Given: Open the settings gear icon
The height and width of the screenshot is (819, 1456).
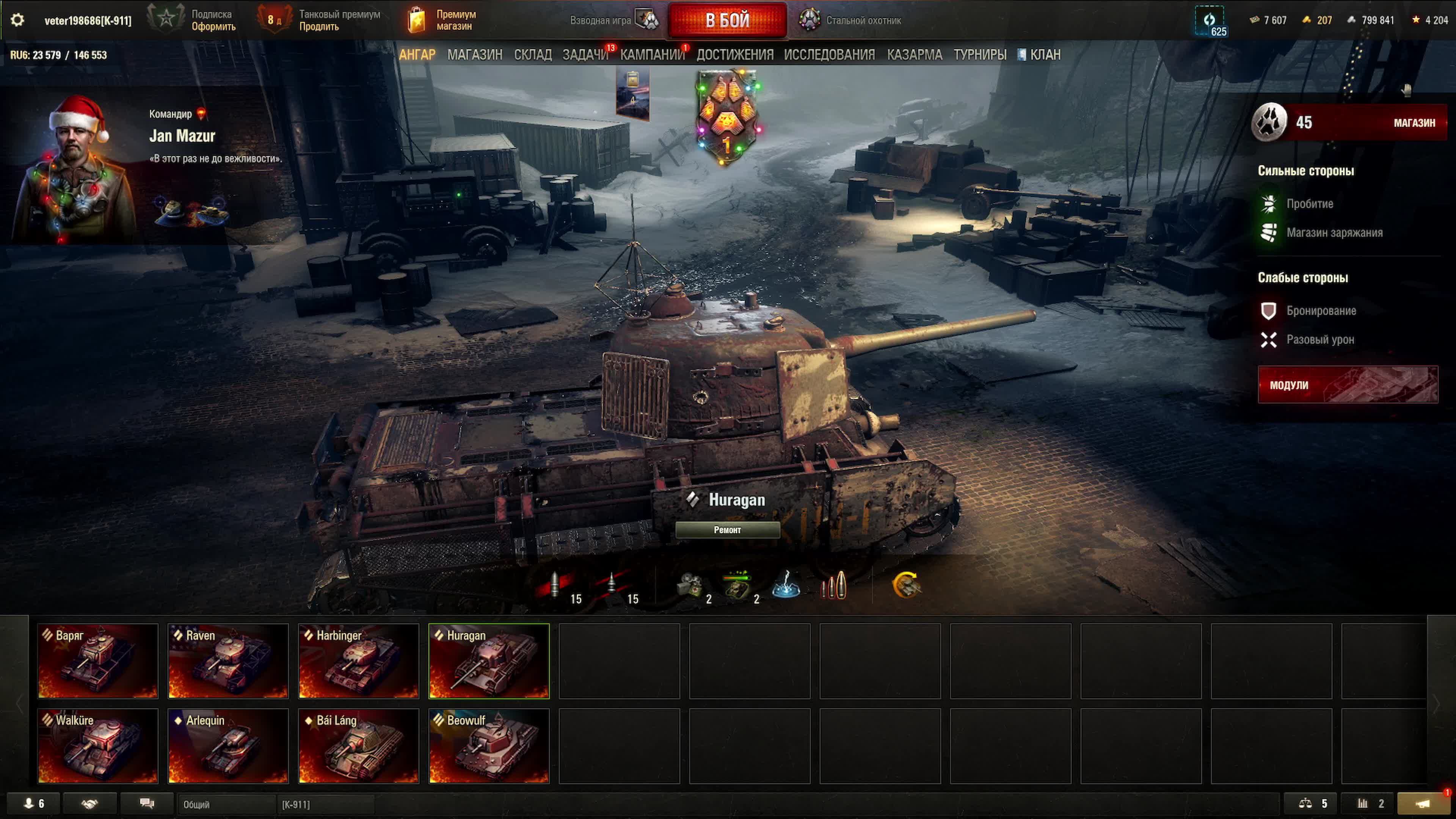Looking at the screenshot, I should [17, 20].
